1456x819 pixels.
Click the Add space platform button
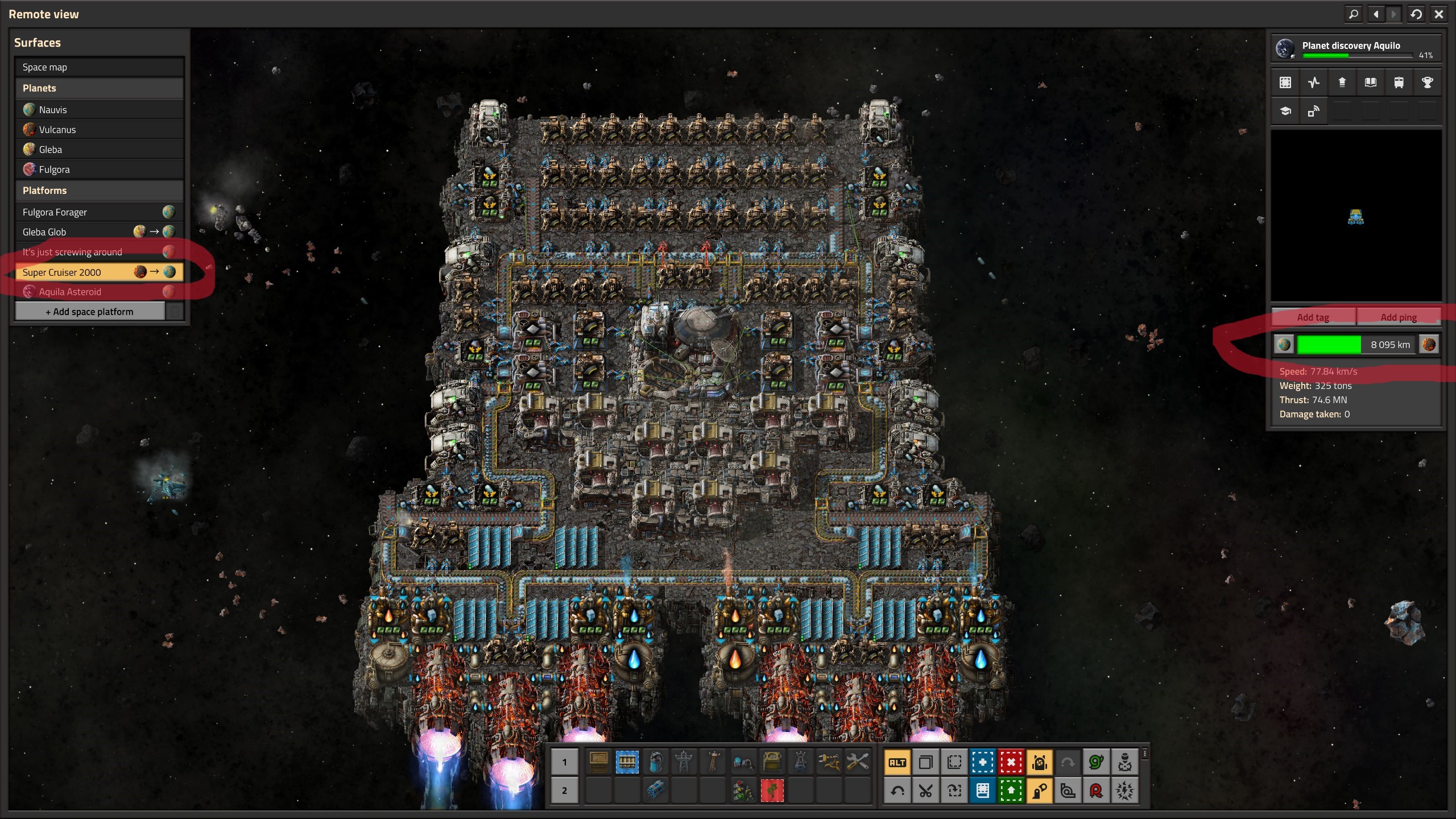tap(90, 312)
